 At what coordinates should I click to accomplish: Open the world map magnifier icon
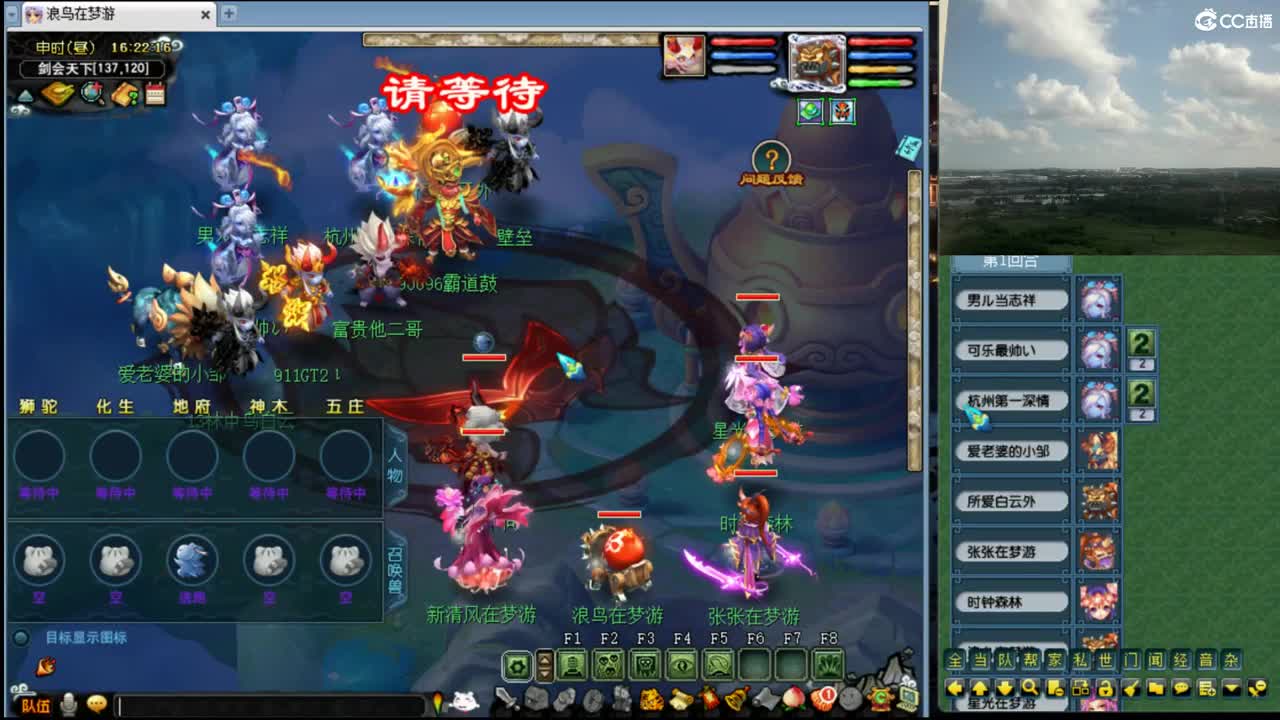[x=90, y=93]
